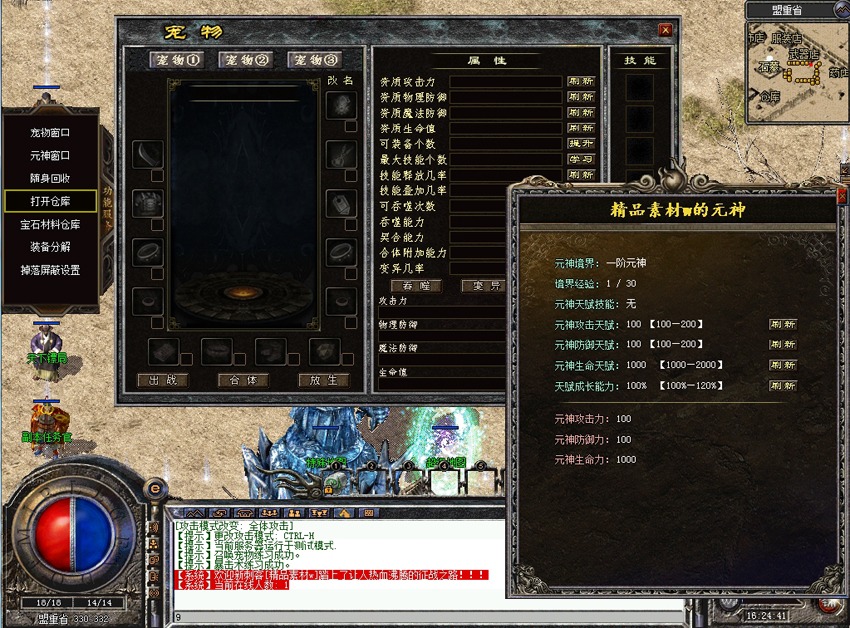This screenshot has width=850, height=628.
Task: Switch to the 宠物③ tab
Action: click(314, 60)
